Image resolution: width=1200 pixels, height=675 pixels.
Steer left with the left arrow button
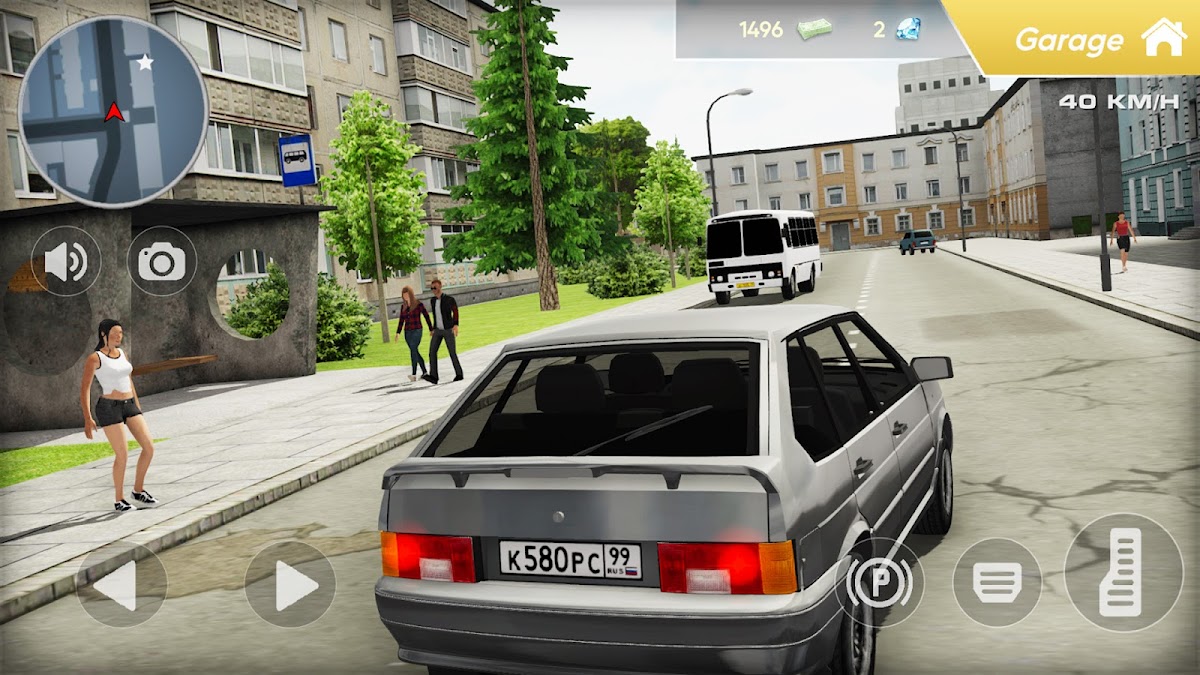click(121, 585)
